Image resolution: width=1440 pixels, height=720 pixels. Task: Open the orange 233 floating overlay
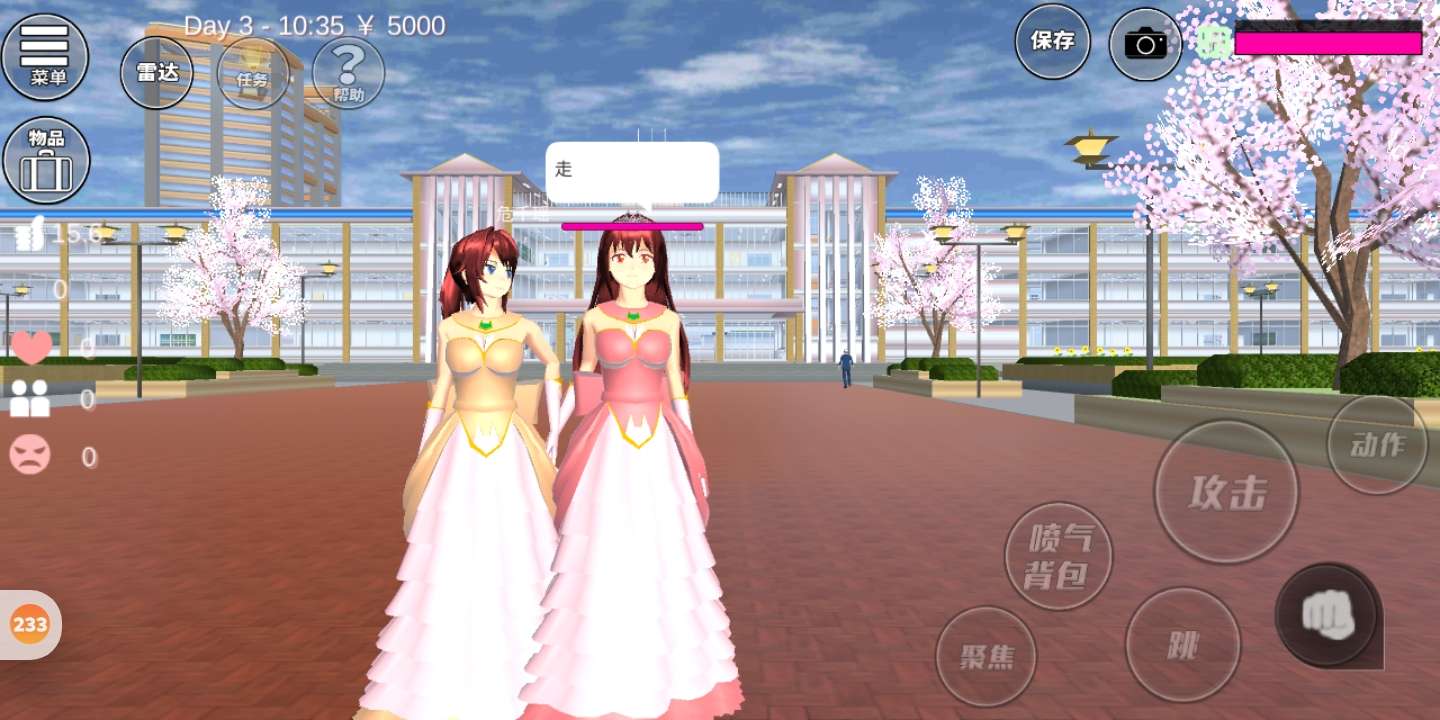point(30,625)
